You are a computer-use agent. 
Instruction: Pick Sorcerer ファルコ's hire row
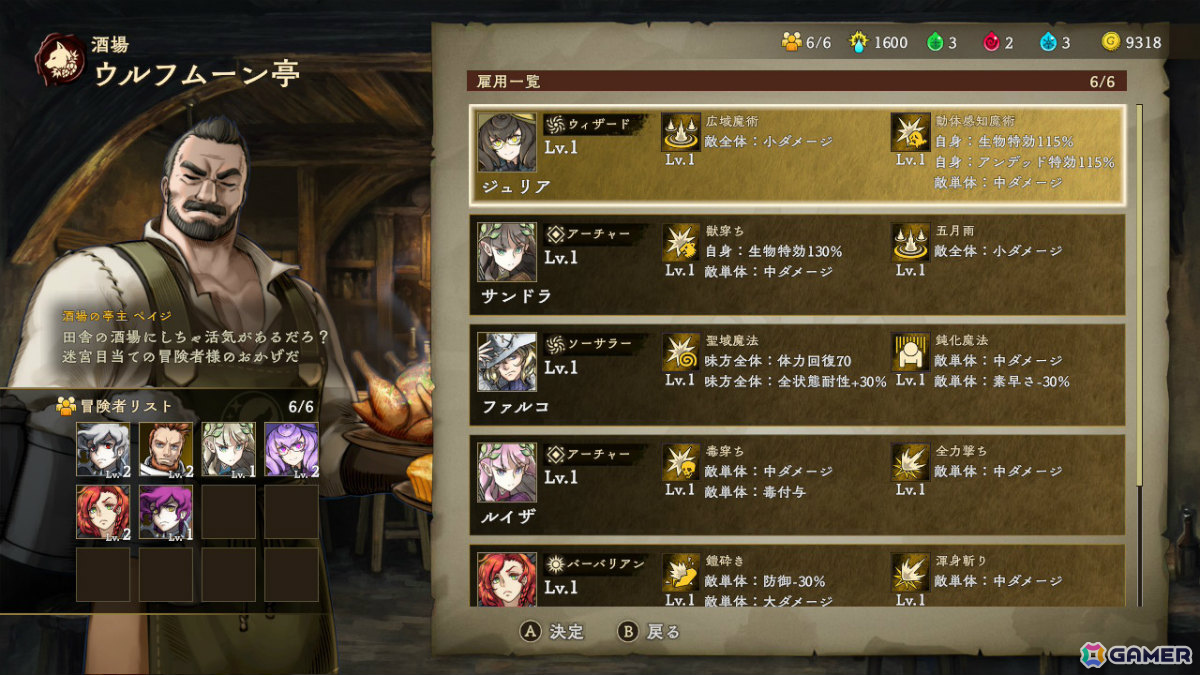pyautogui.click(x=797, y=373)
